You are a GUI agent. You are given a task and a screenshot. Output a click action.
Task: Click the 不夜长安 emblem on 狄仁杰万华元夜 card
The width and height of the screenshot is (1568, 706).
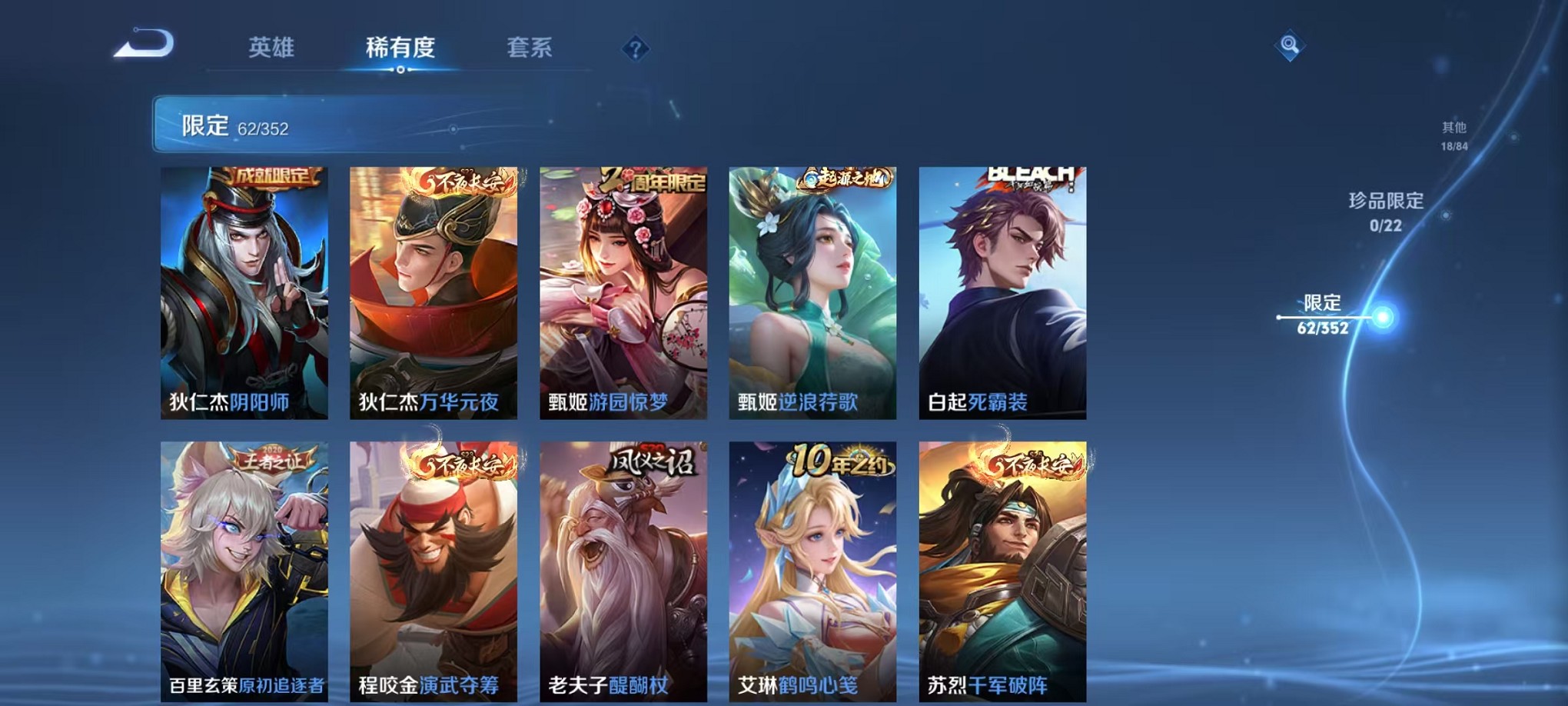coord(461,178)
